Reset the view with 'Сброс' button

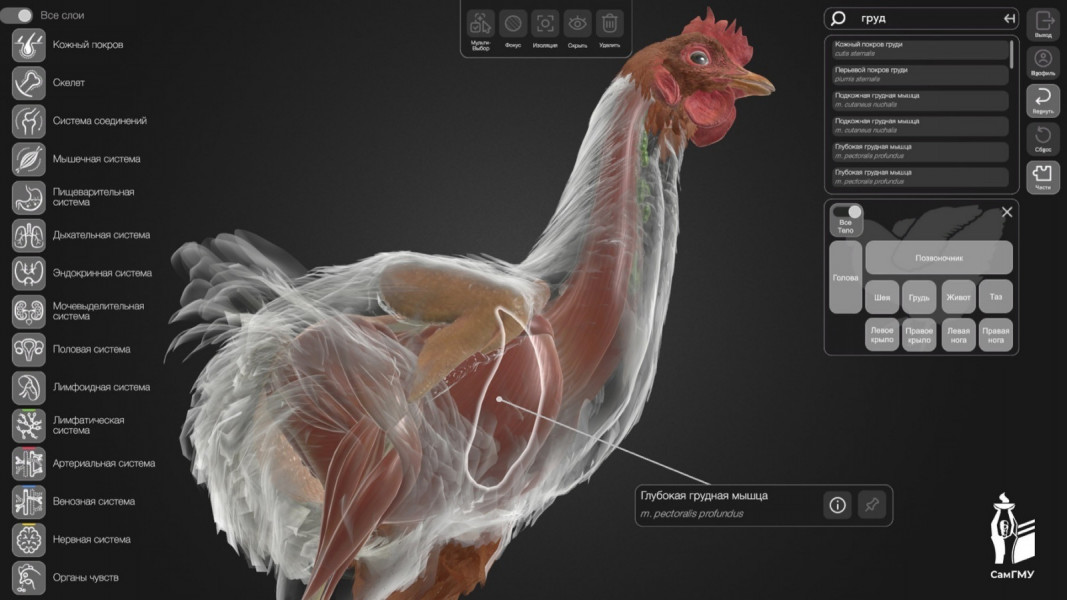click(1043, 138)
